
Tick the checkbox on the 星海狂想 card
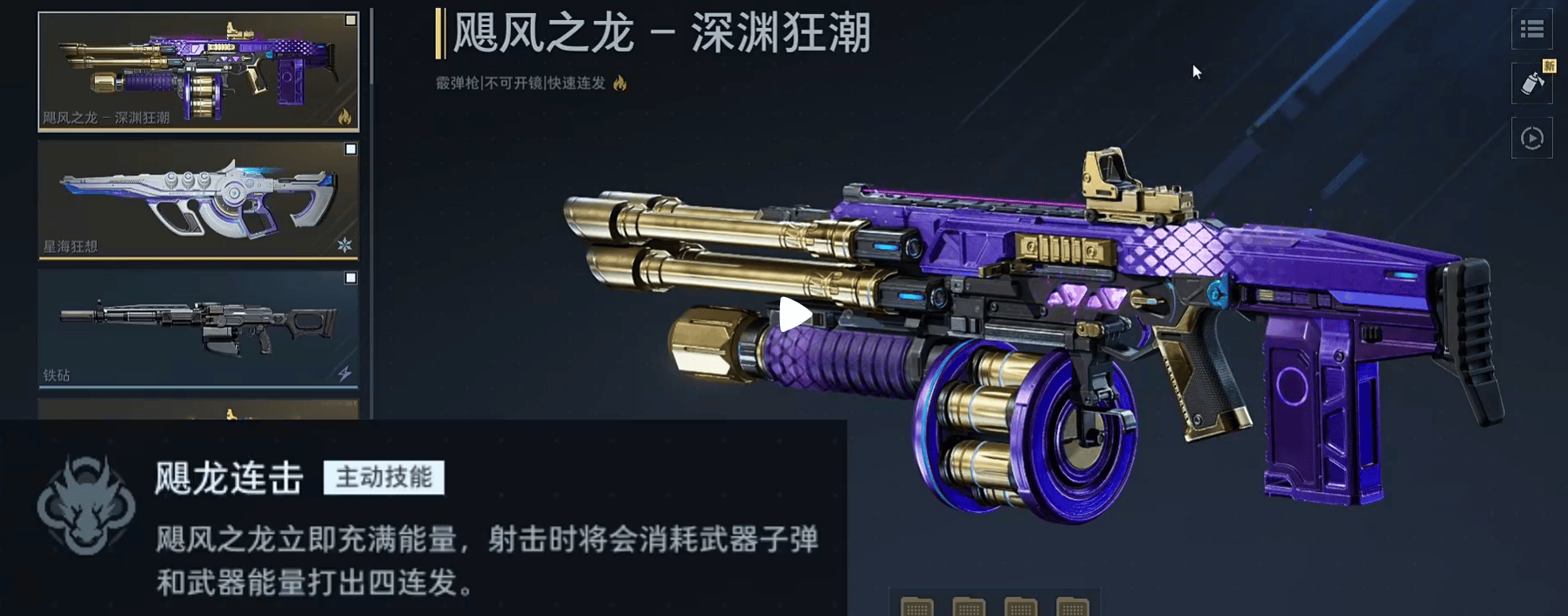[x=350, y=149]
